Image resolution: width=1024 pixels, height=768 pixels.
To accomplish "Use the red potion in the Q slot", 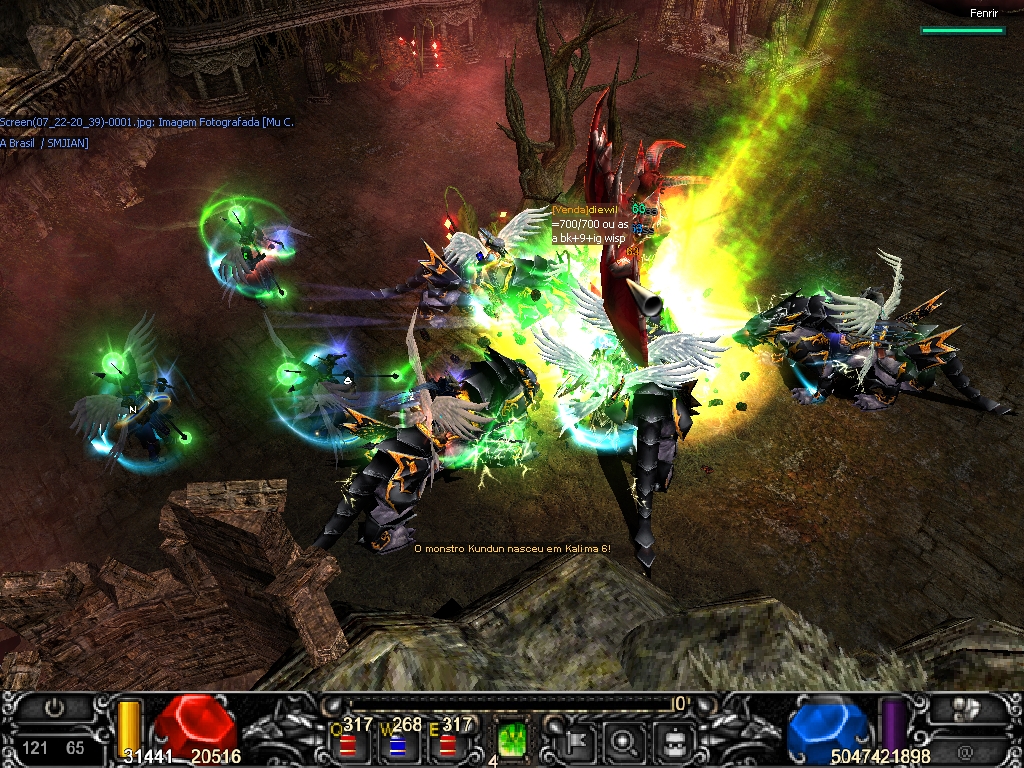I will 347,745.
